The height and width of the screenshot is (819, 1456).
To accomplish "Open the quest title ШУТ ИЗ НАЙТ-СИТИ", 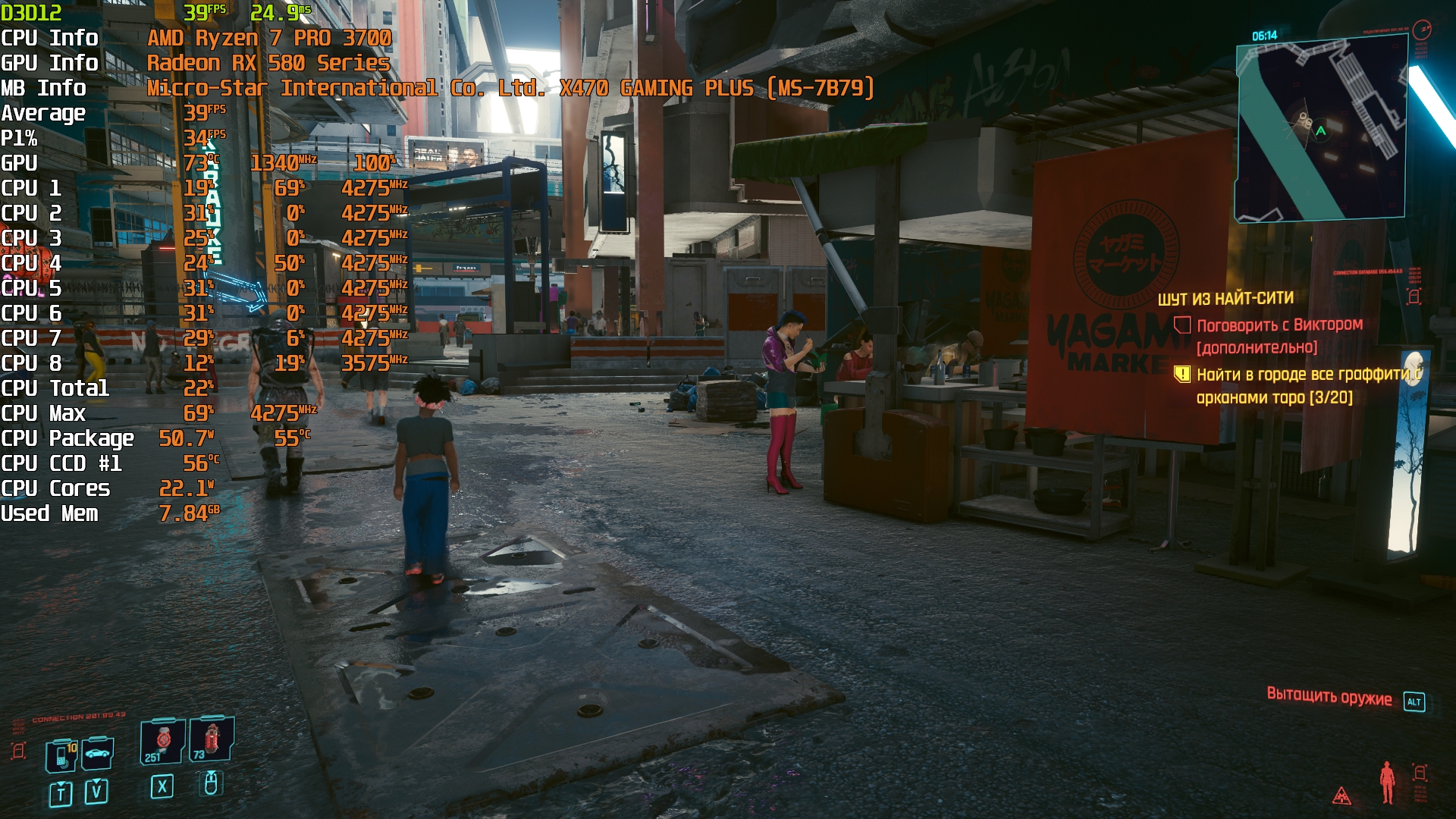I will click(1225, 299).
